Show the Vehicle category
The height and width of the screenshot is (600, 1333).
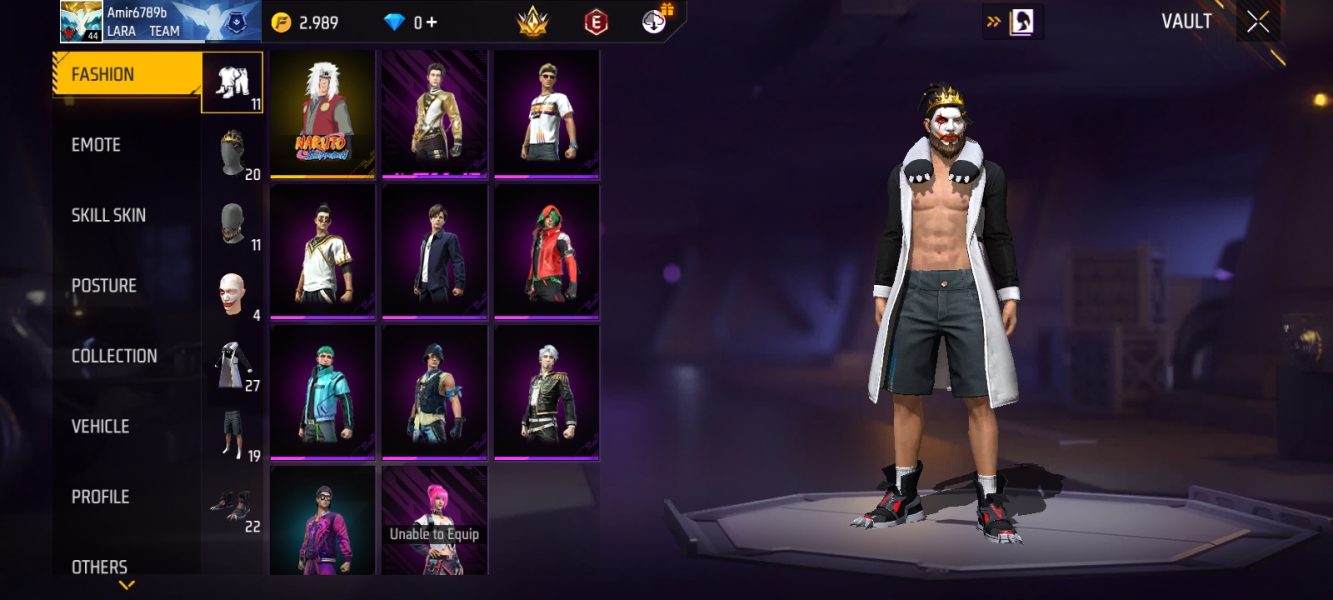pyautogui.click(x=100, y=426)
